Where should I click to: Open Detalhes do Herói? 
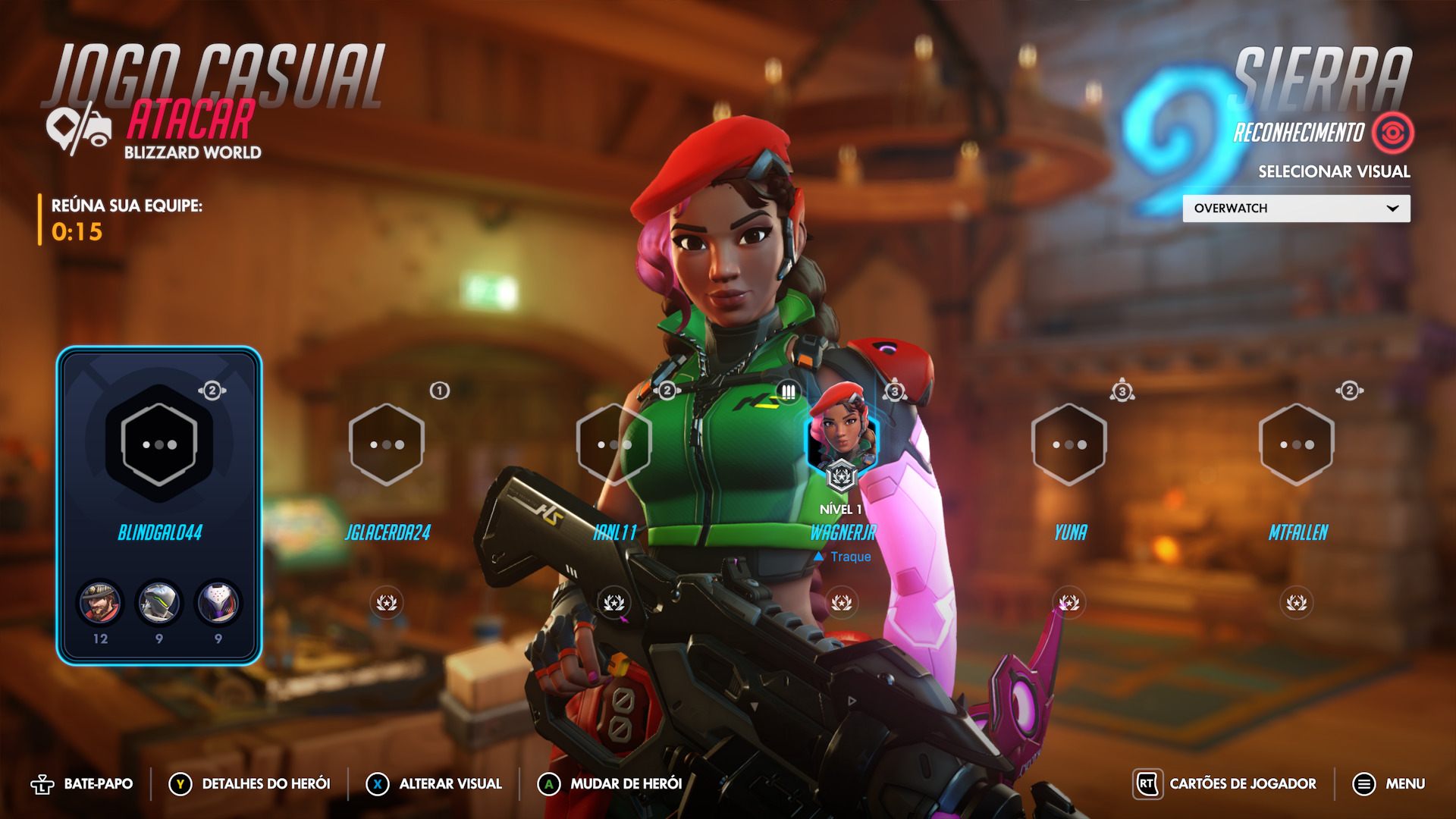[x=249, y=784]
